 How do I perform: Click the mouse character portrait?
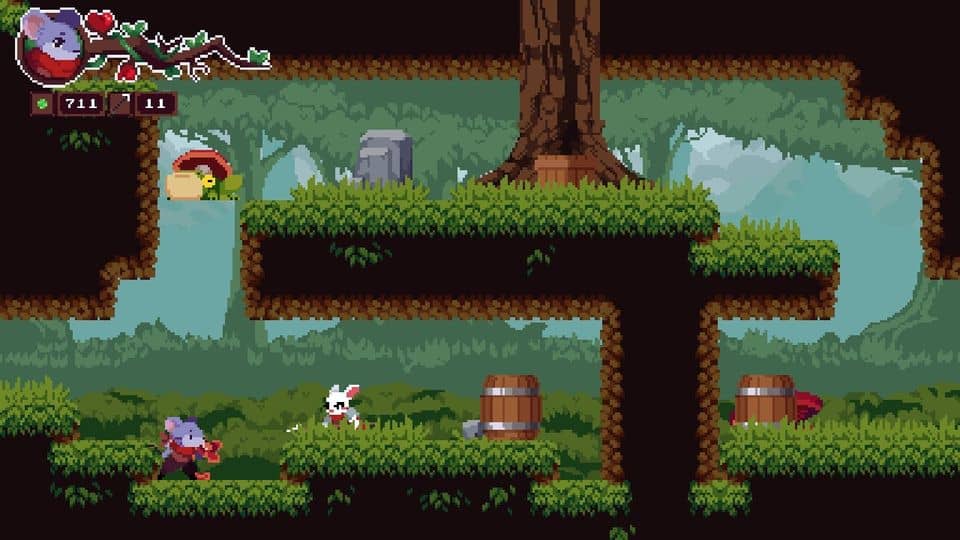click(x=52, y=45)
